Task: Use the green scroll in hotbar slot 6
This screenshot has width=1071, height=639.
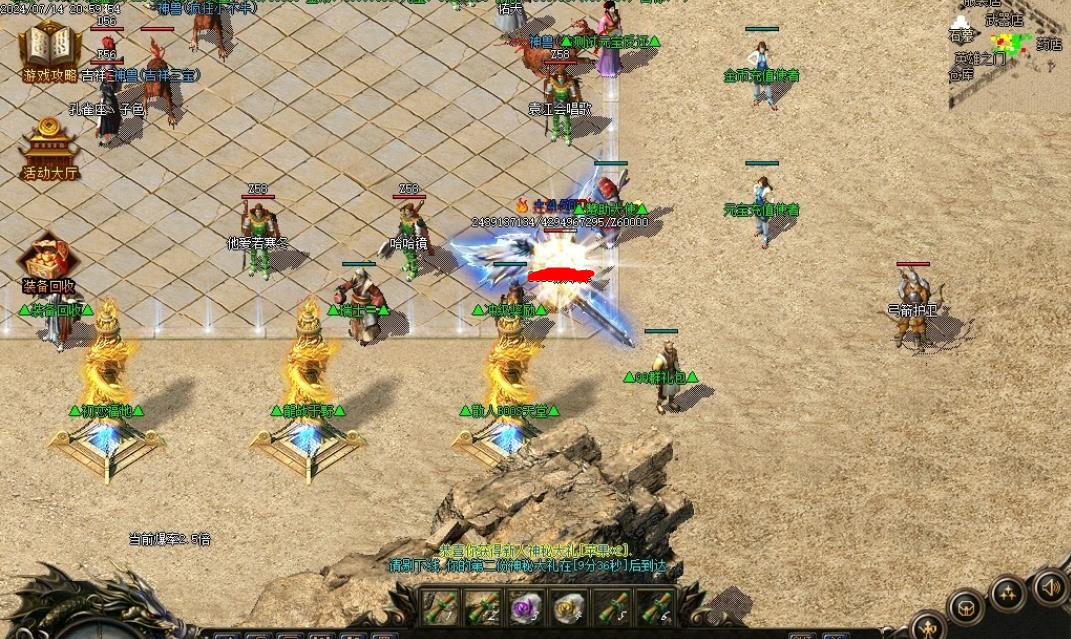Action: coord(655,608)
